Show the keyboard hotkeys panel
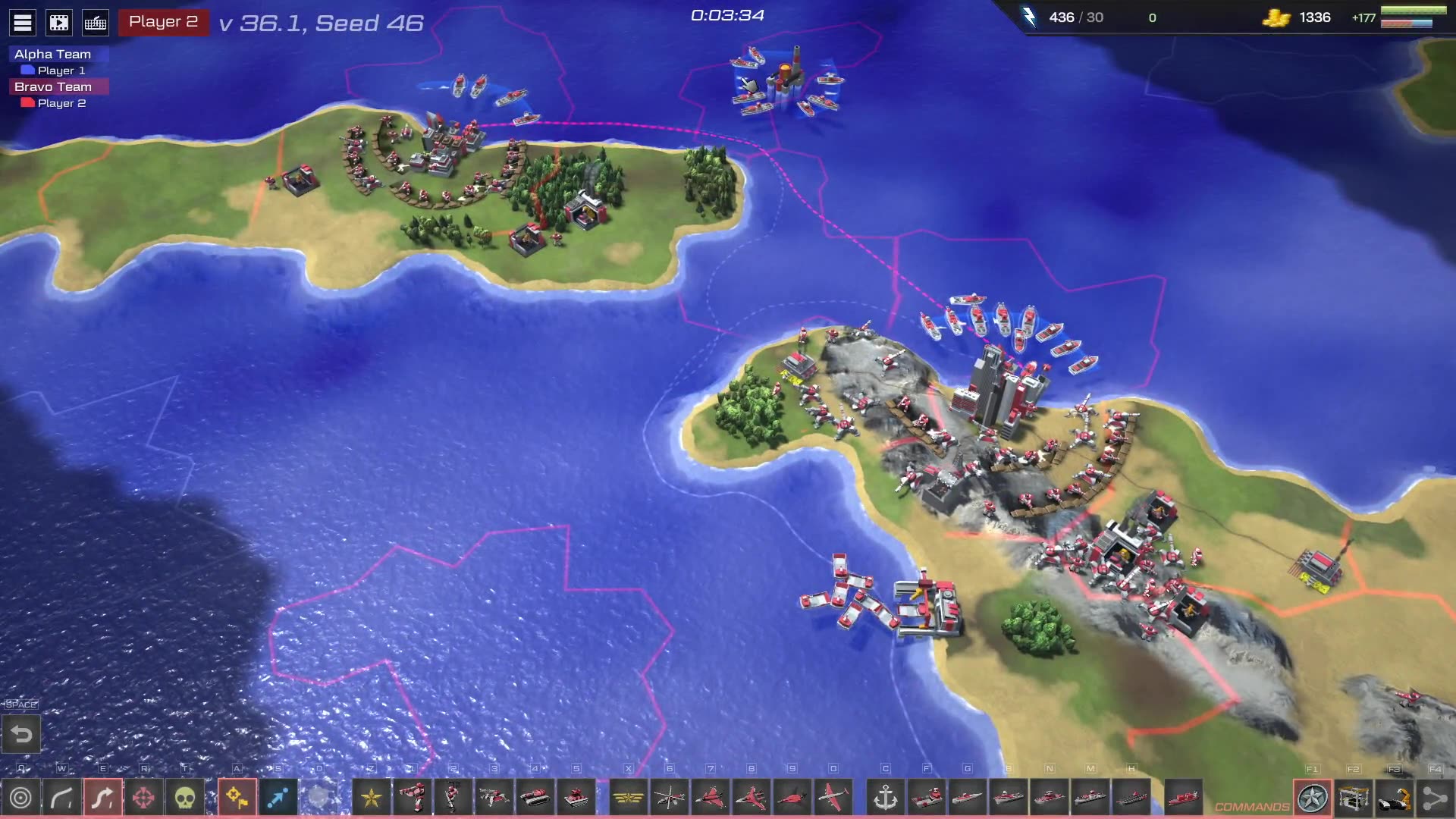The image size is (1456, 819). 96,23
